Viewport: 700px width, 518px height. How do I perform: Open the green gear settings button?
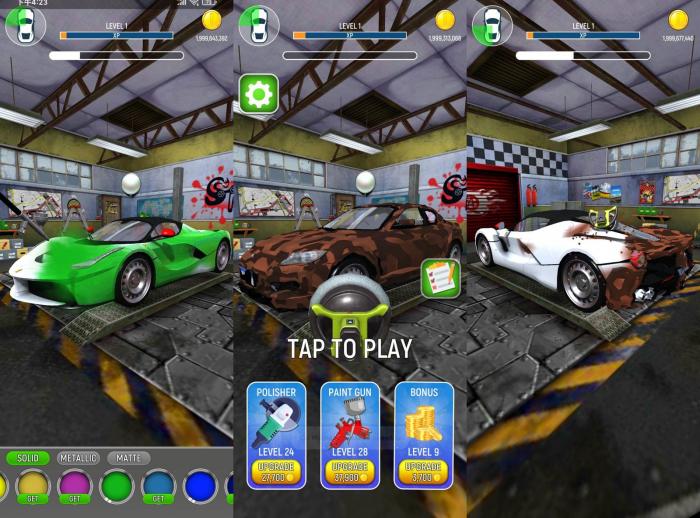coord(258,95)
